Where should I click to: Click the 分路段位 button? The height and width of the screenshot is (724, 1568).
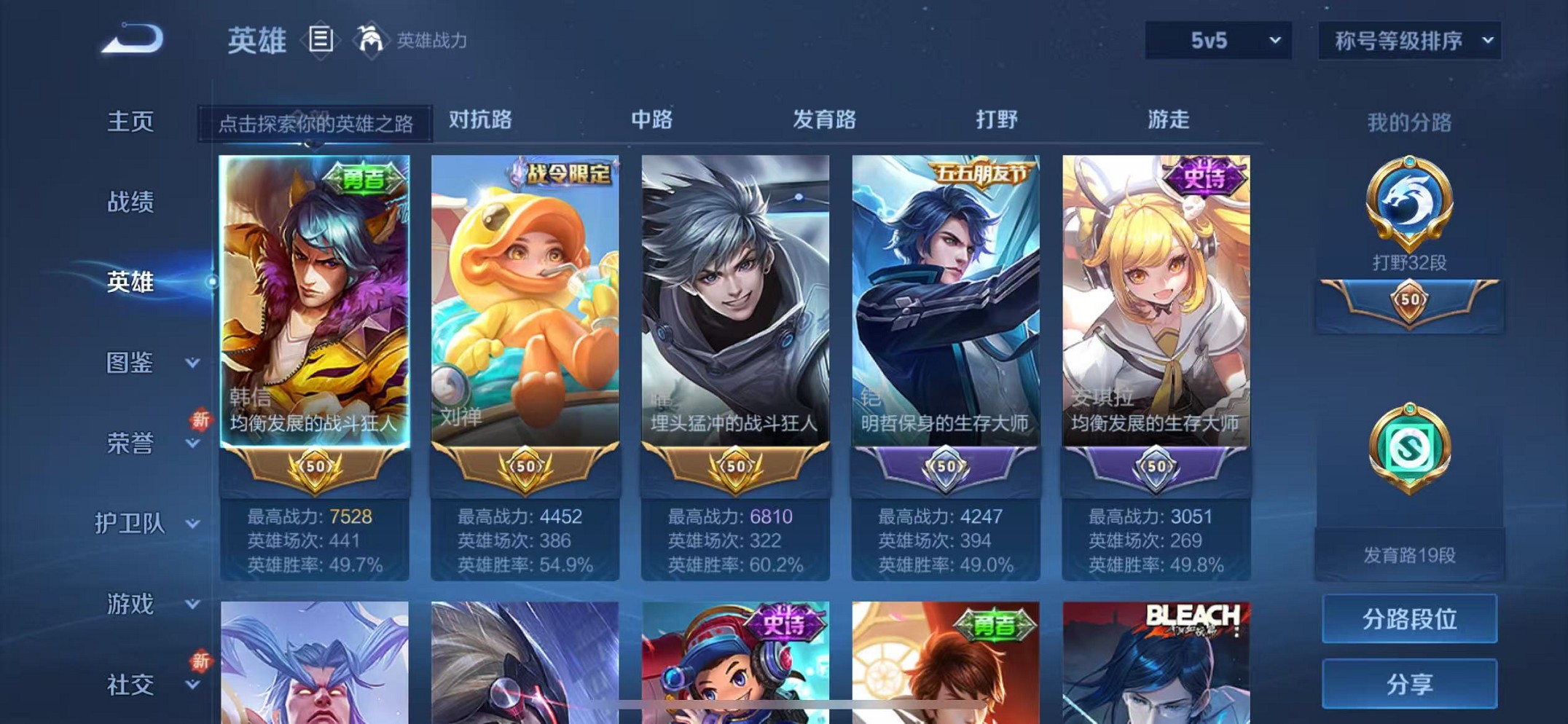point(1409,620)
